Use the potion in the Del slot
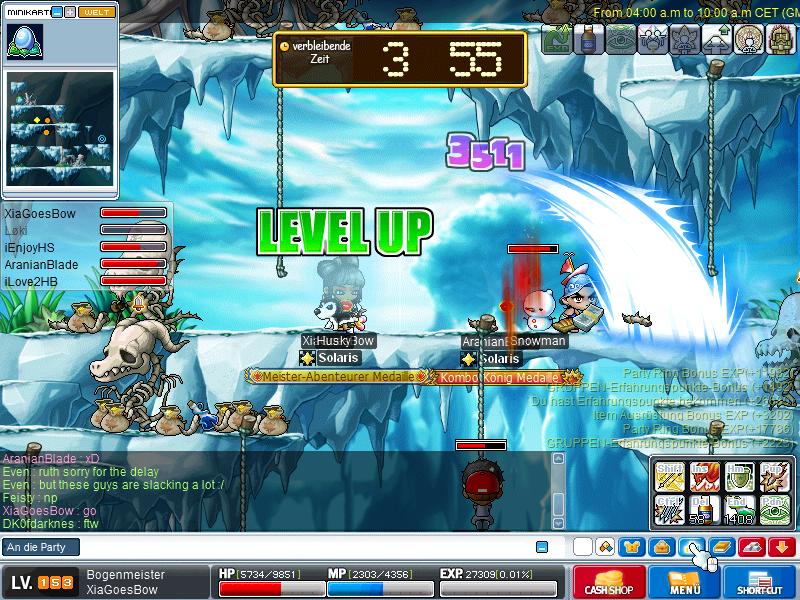 click(704, 510)
